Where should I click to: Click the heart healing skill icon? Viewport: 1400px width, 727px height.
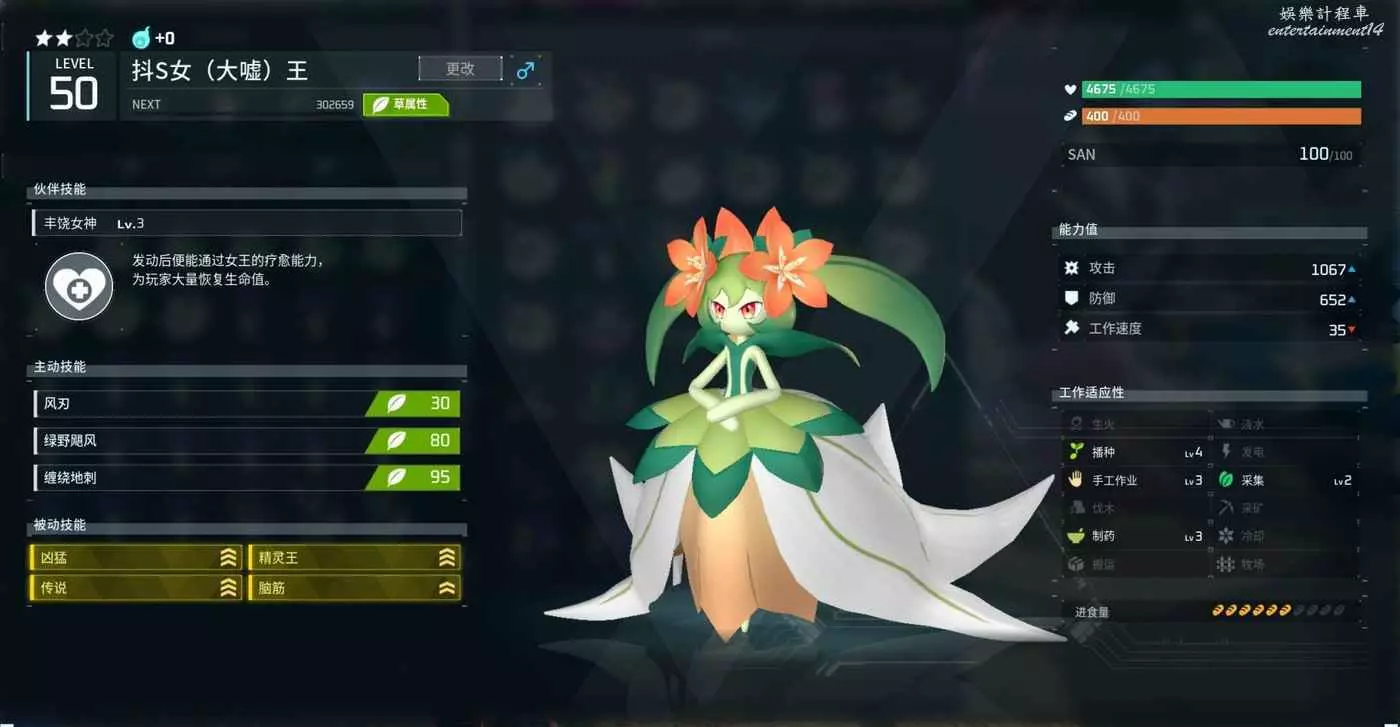pyautogui.click(x=79, y=286)
